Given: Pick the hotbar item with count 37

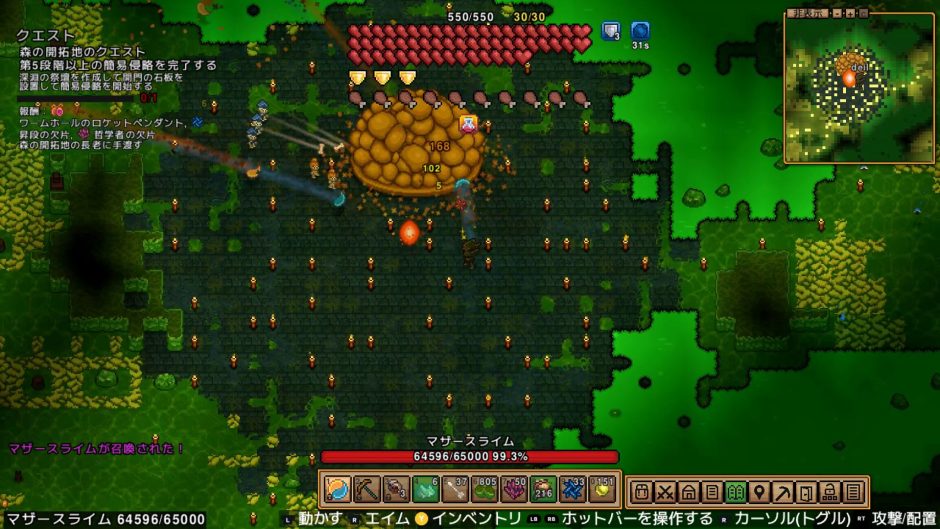Looking at the screenshot, I should coord(456,490).
